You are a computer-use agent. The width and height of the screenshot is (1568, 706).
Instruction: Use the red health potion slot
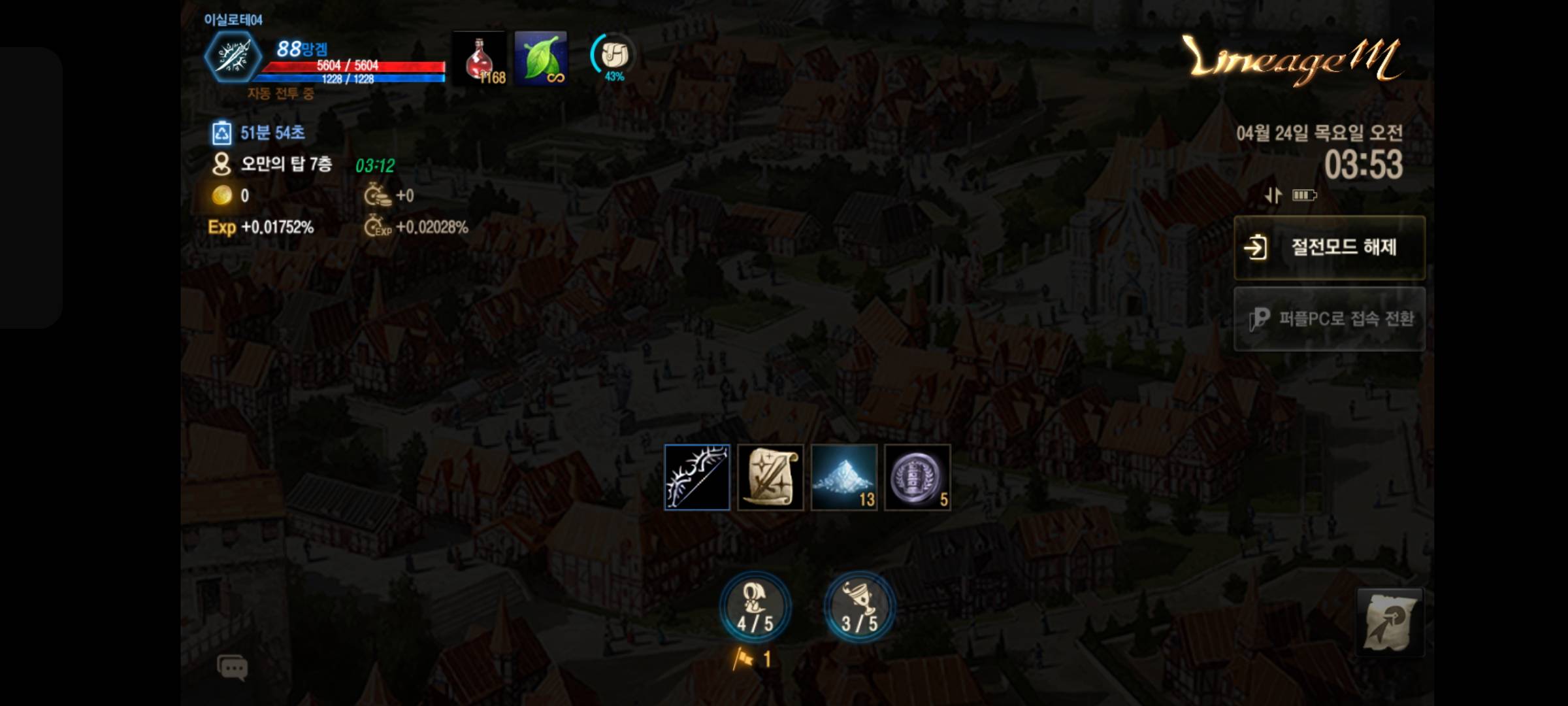[x=480, y=58]
